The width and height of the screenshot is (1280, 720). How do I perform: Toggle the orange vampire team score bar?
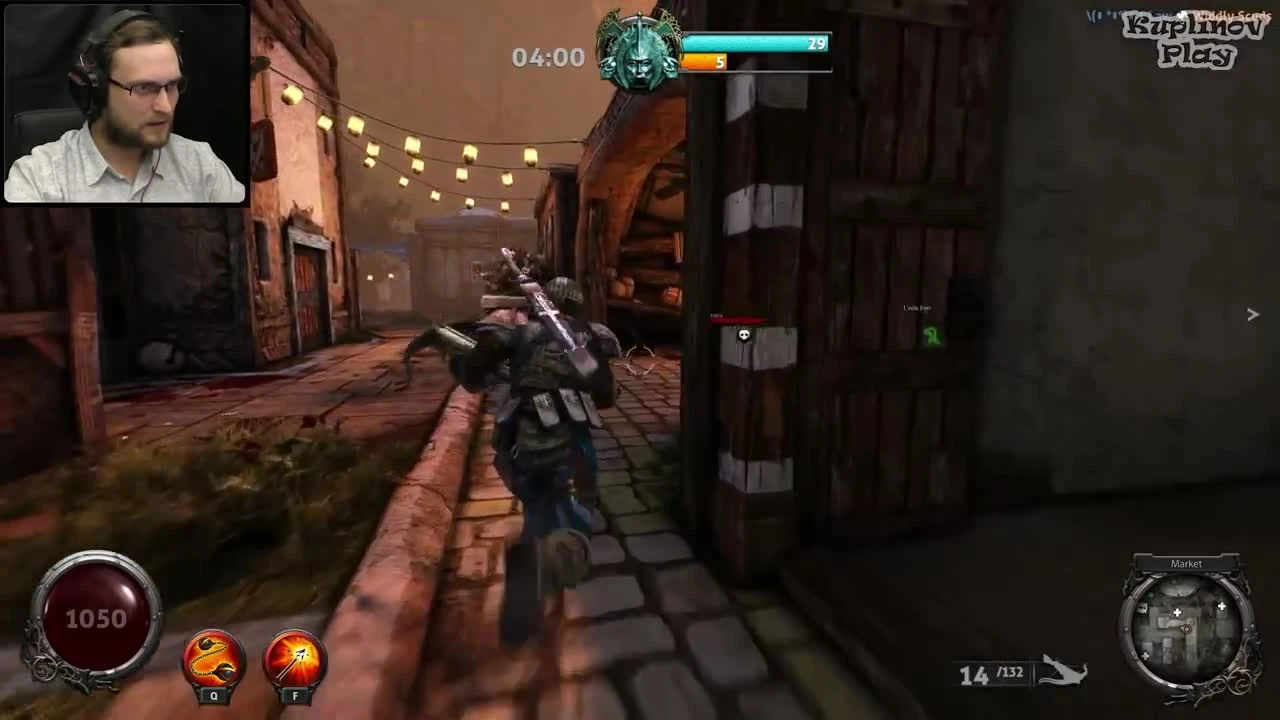click(706, 61)
